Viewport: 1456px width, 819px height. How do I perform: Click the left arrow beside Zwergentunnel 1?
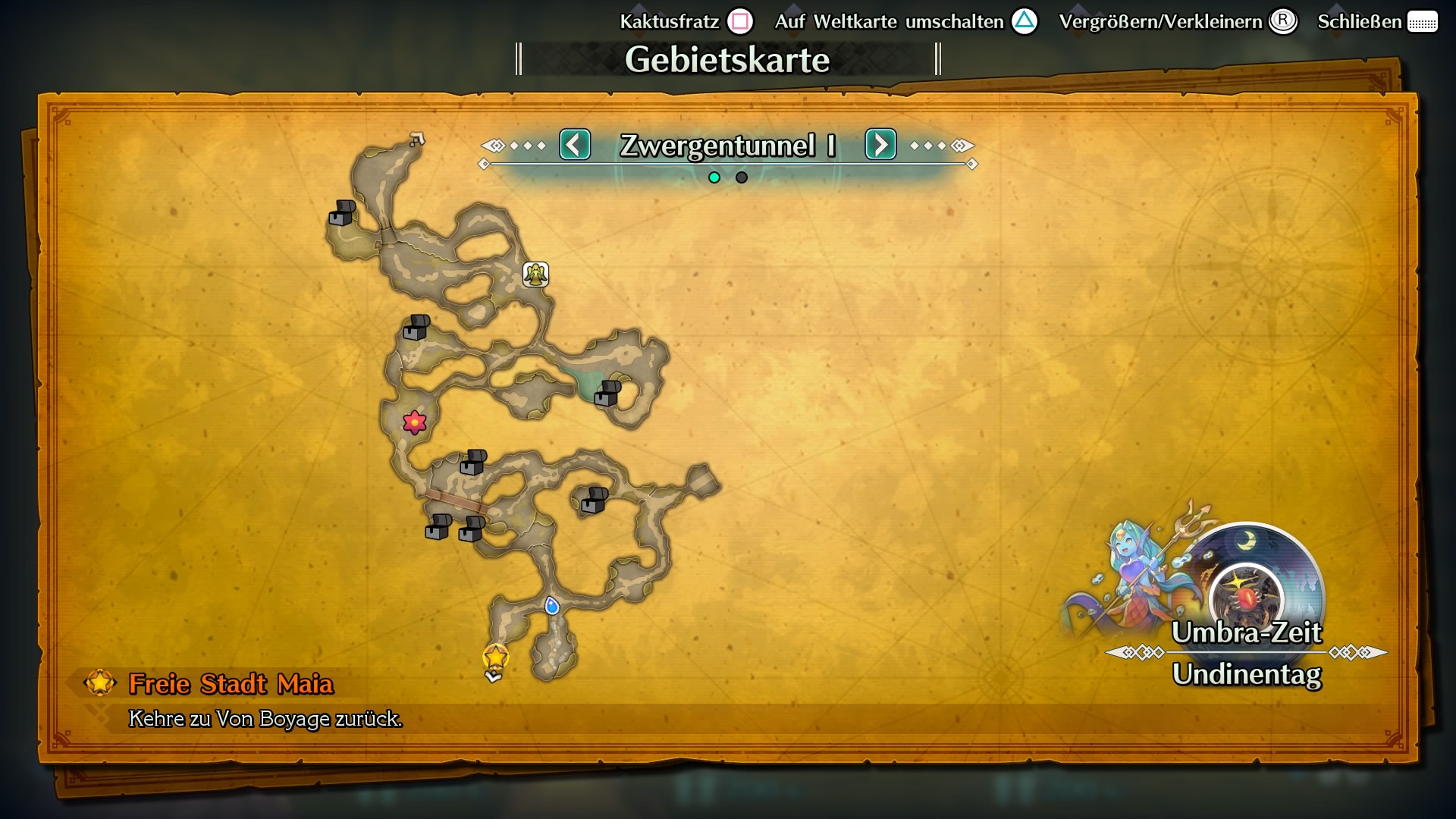click(x=575, y=145)
